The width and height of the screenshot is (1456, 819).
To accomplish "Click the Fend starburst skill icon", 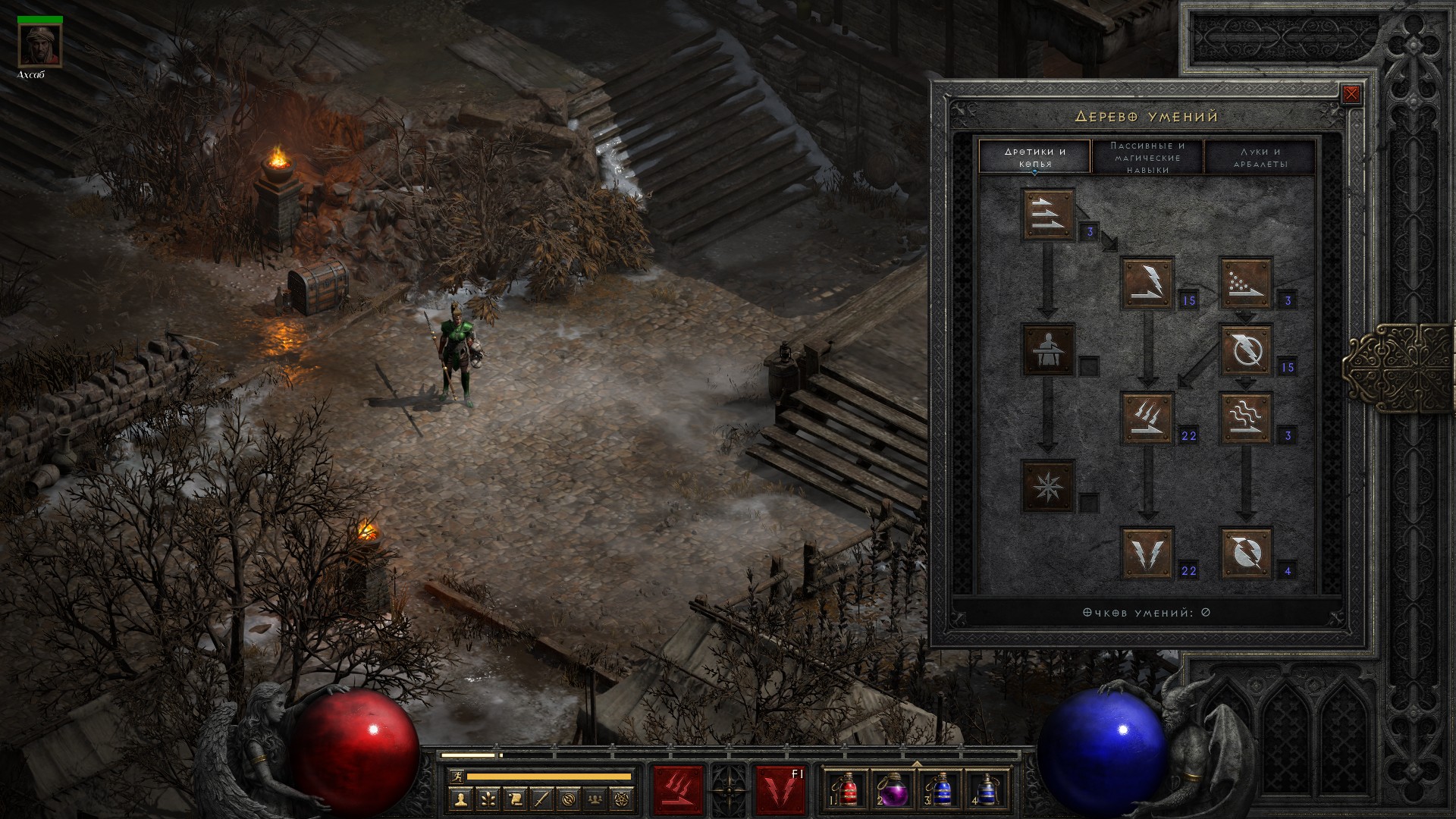I will click(x=1048, y=485).
